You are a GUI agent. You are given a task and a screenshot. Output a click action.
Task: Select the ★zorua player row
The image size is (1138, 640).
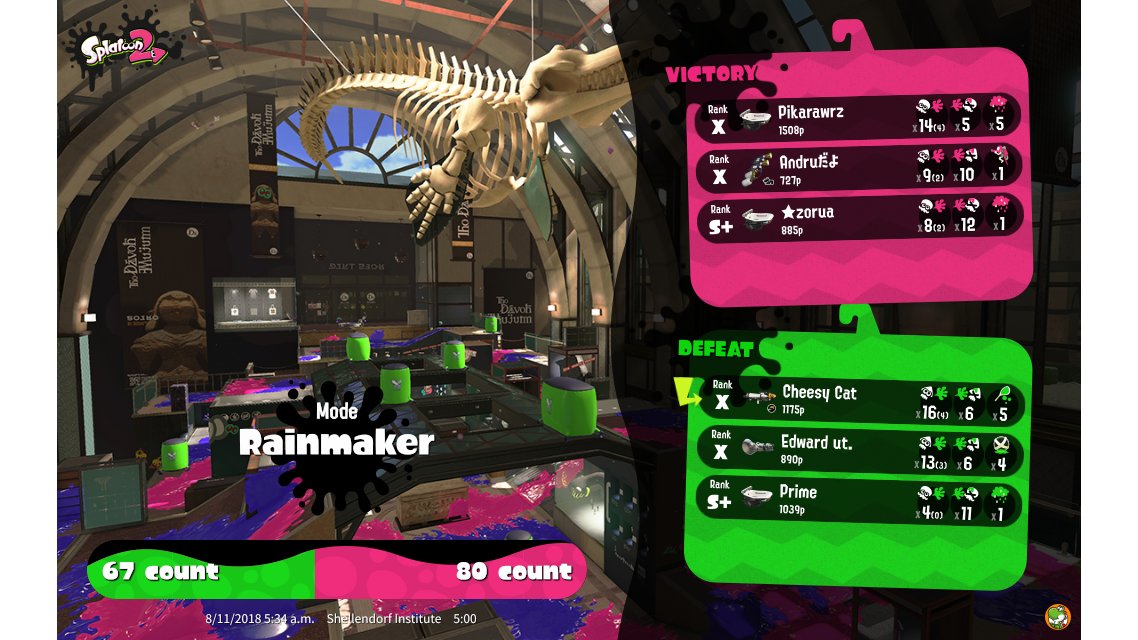tap(860, 216)
